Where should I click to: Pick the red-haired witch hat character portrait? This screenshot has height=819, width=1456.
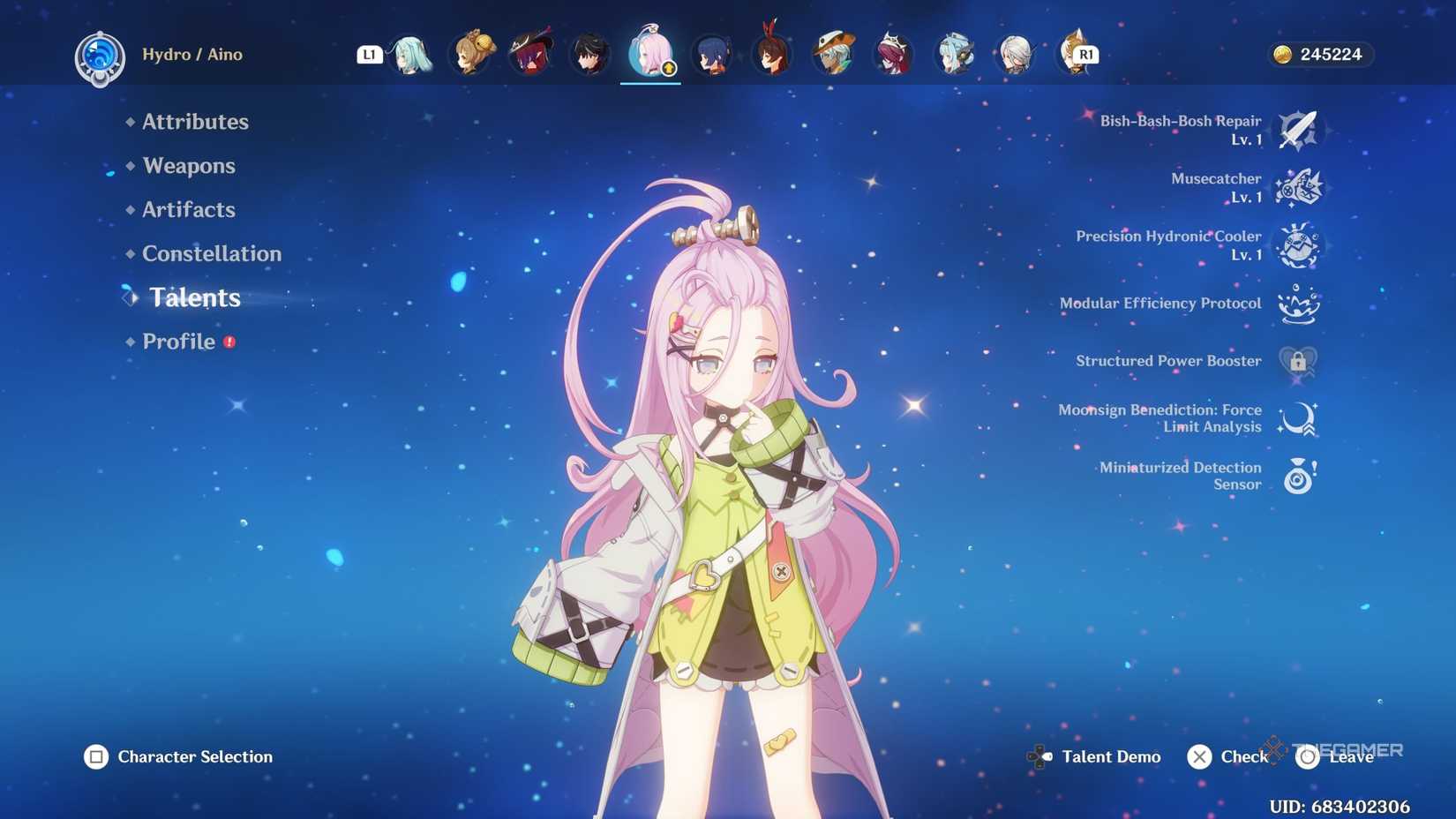531,55
